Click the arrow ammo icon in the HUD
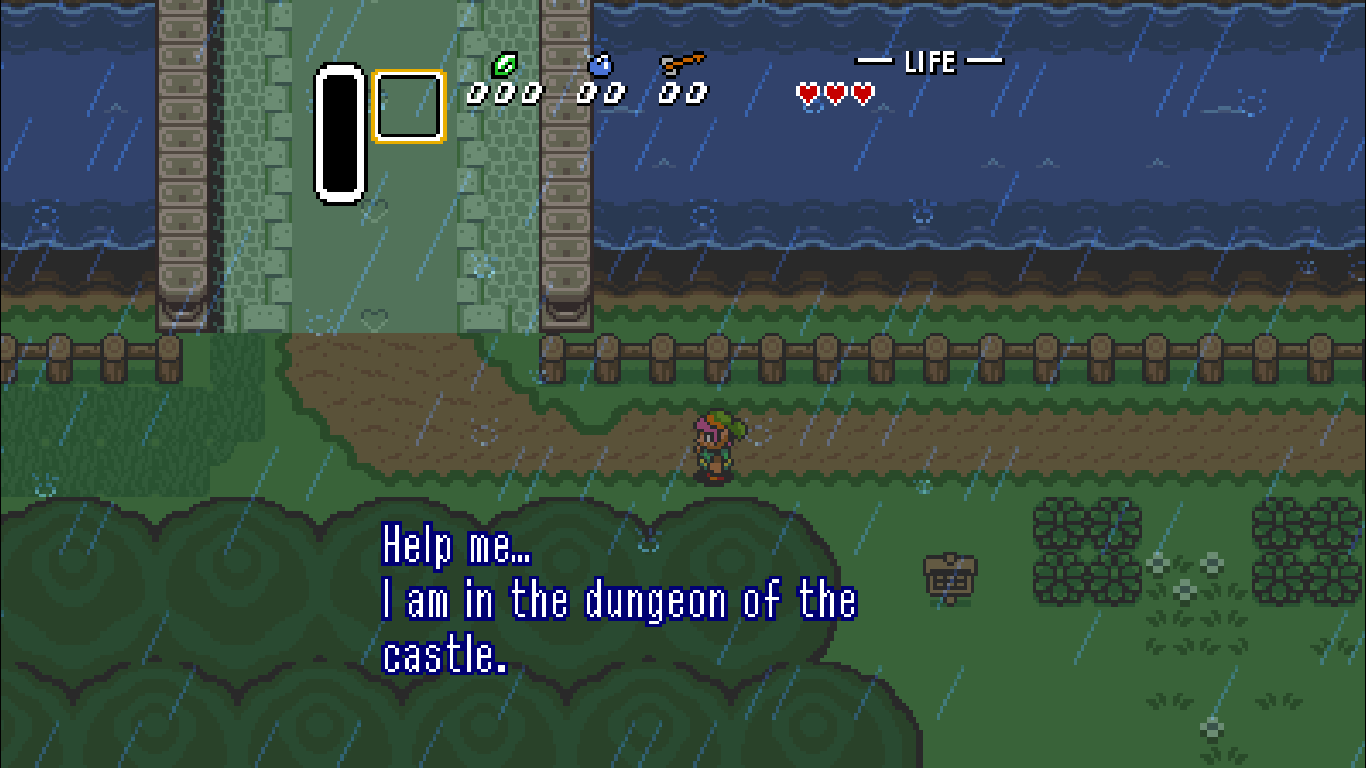The width and height of the screenshot is (1366, 768). click(x=680, y=62)
